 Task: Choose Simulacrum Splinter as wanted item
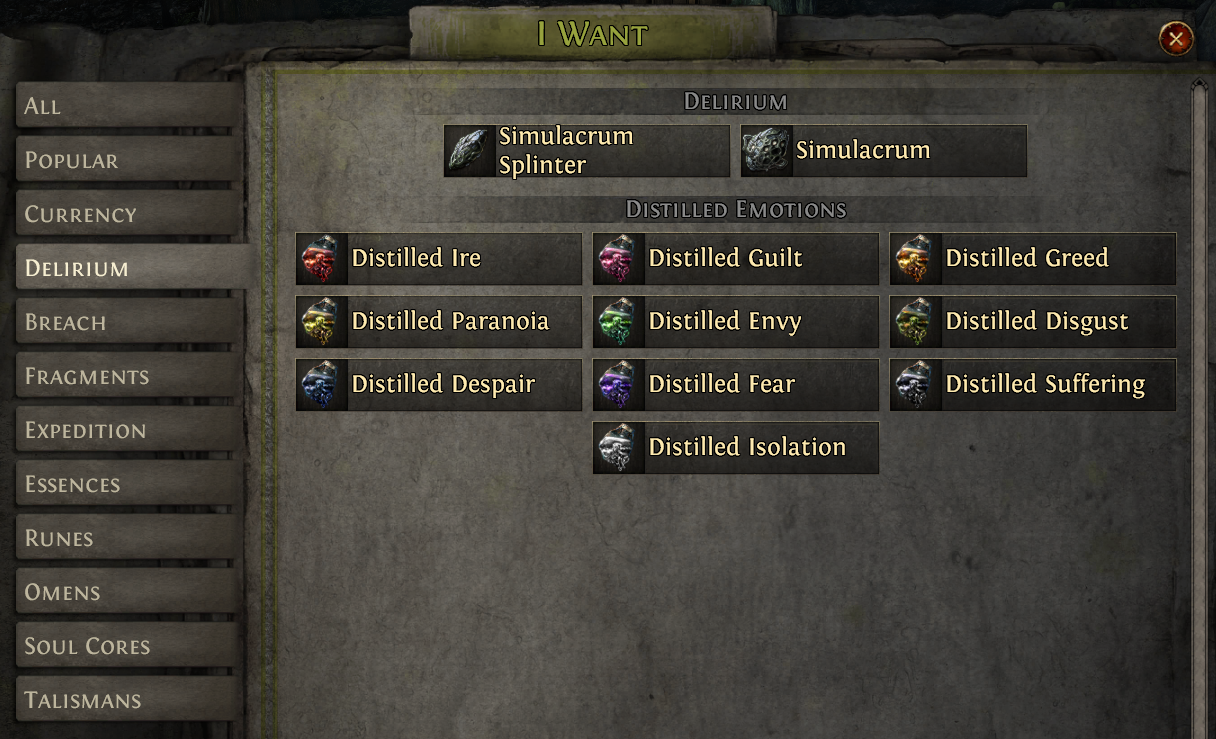tap(587, 151)
